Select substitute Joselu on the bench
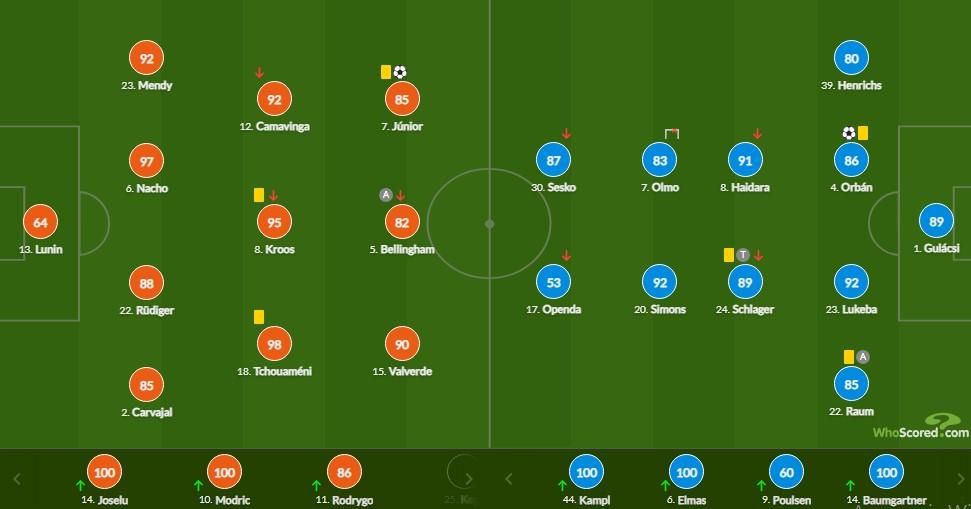Screen dimensions: 971x509 click(103, 473)
